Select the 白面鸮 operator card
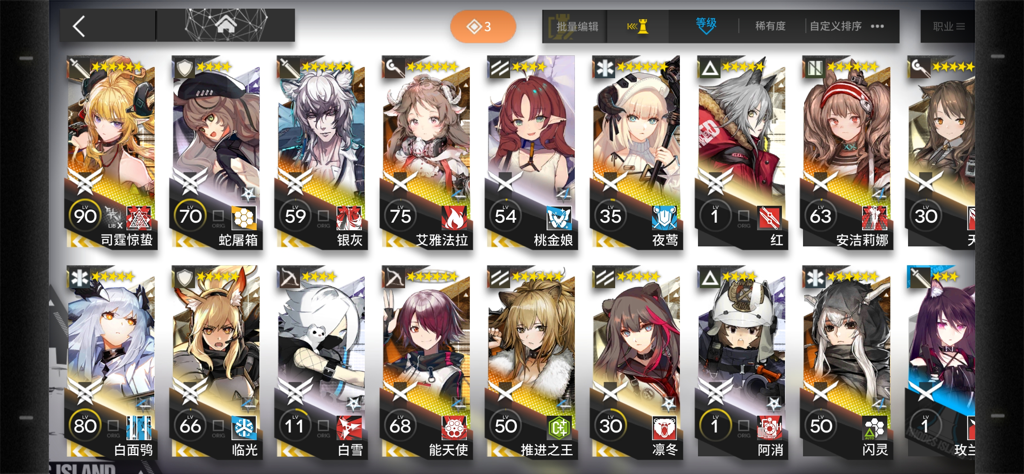Viewport: 1024px width, 474px height. point(111,360)
